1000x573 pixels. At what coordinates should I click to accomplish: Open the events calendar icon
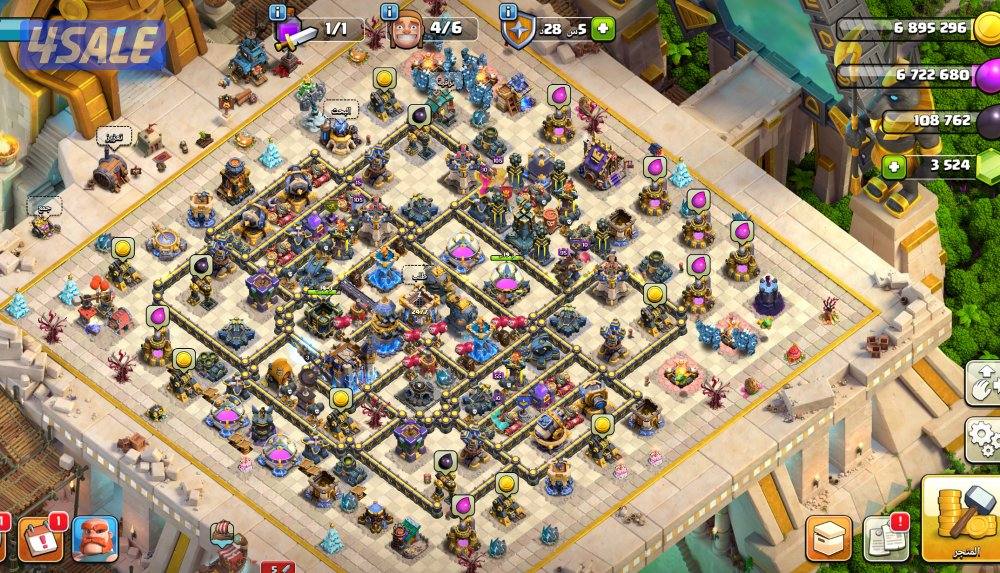[40, 540]
